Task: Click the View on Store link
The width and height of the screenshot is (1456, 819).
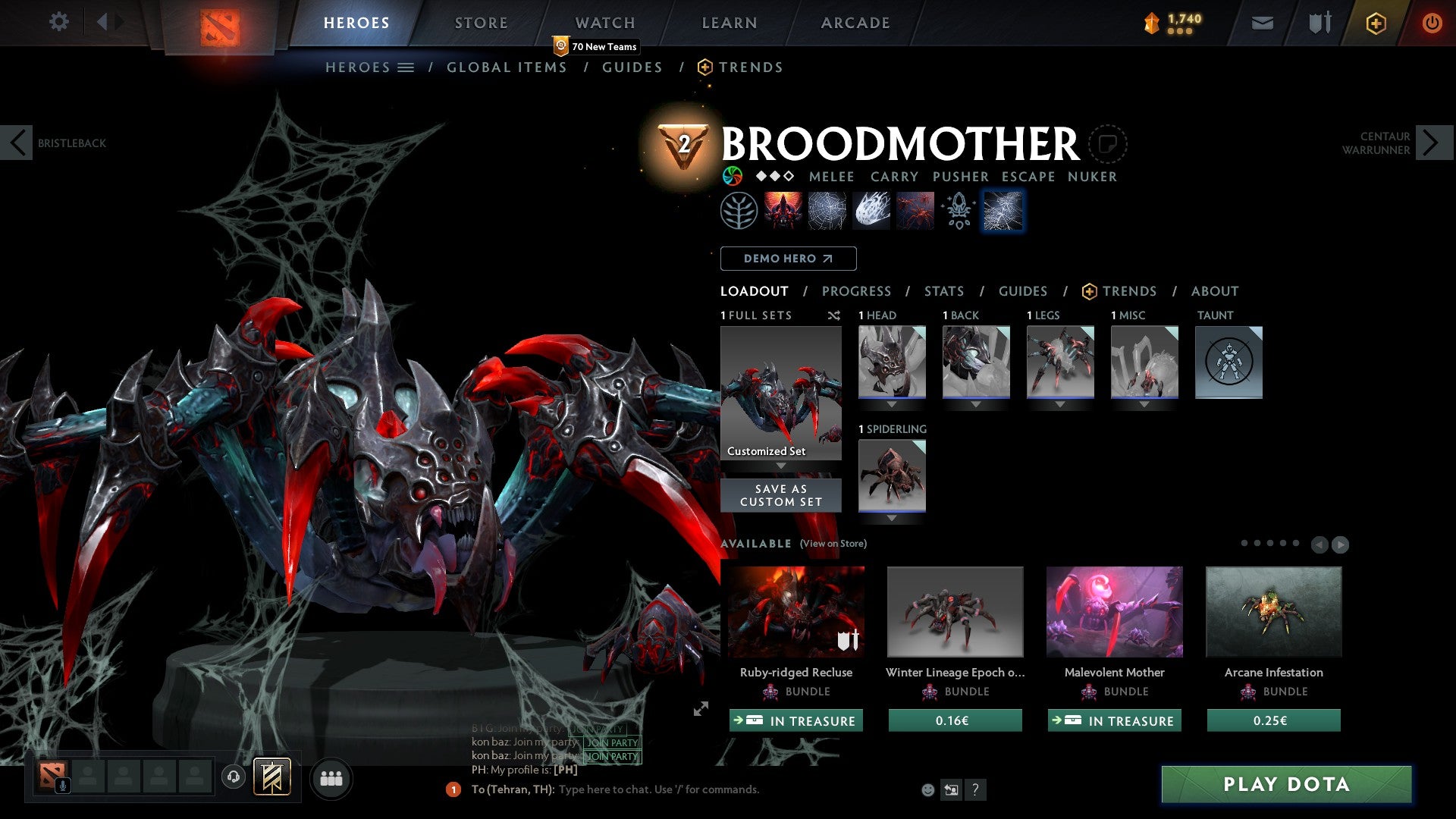Action: point(833,544)
